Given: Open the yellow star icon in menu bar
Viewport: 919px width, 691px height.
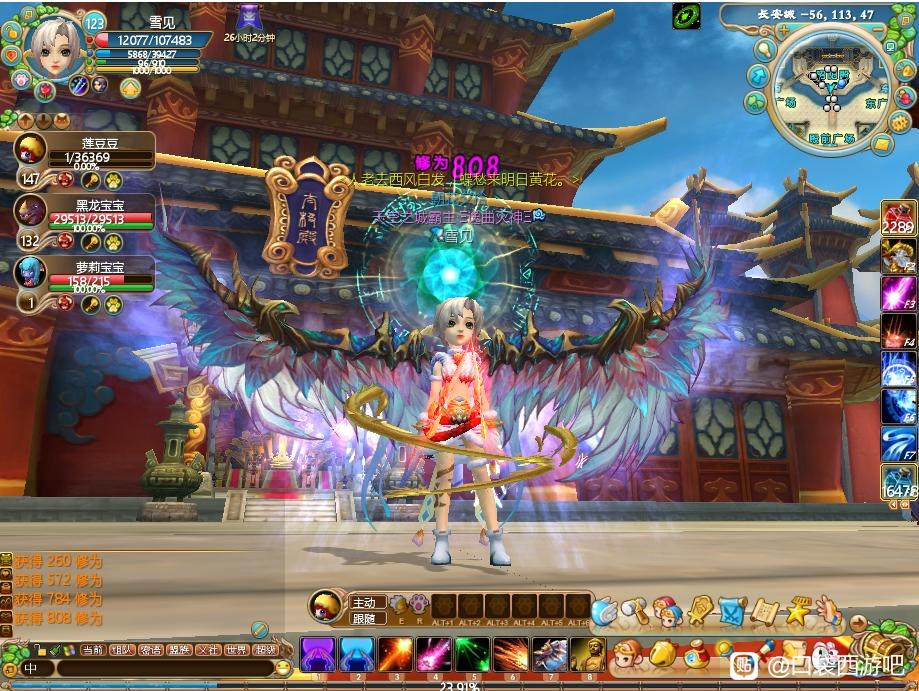Looking at the screenshot, I should (x=798, y=609).
